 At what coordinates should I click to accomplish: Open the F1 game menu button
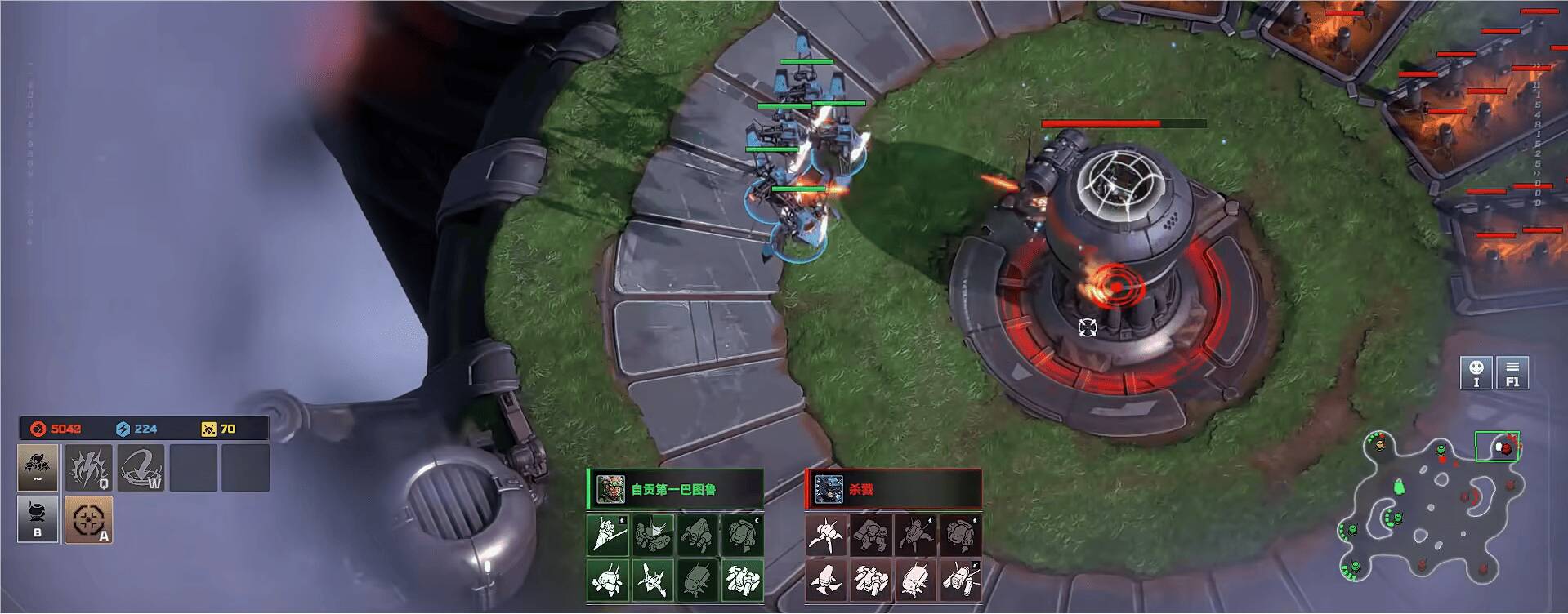click(x=1512, y=372)
